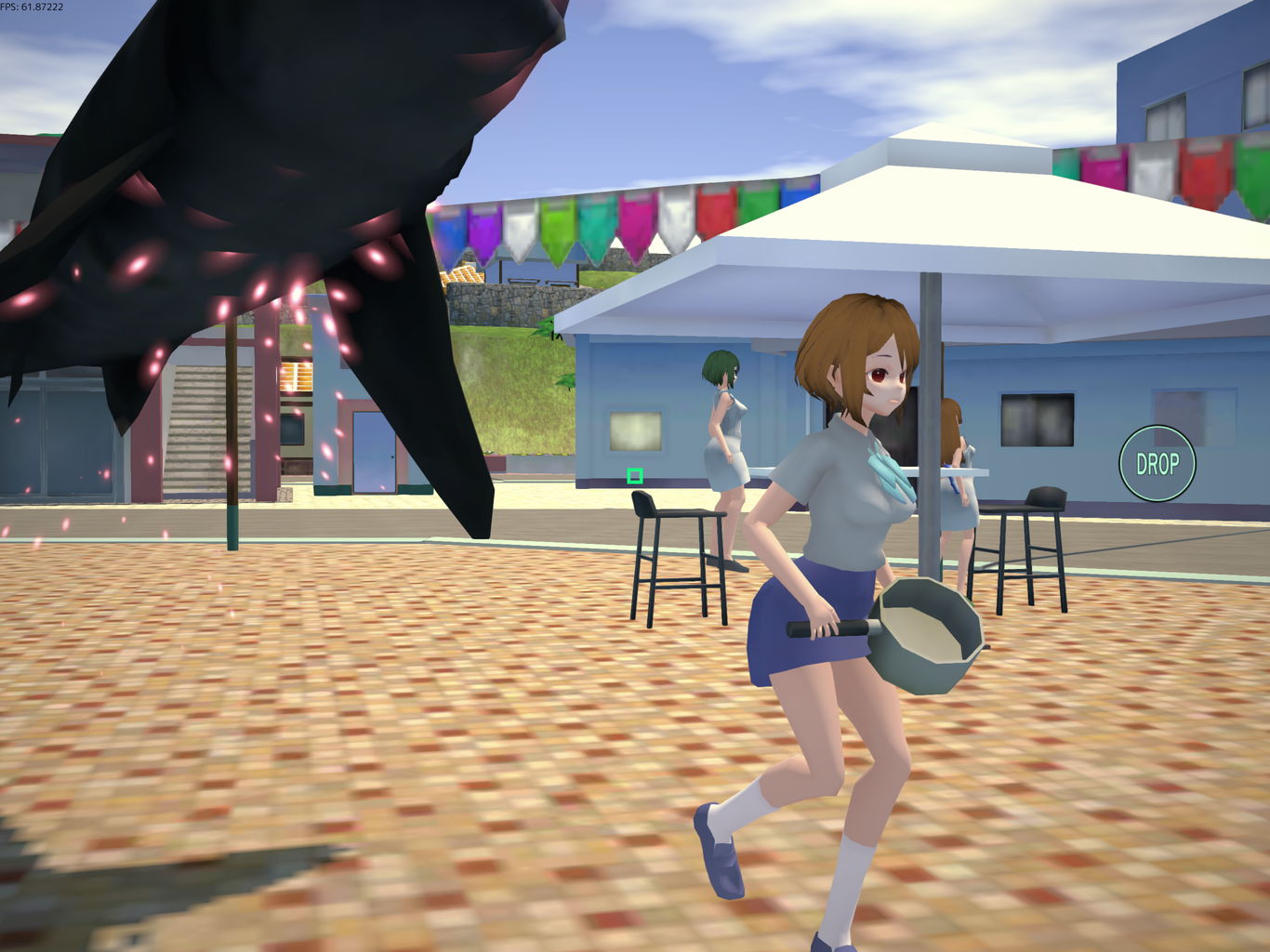Image resolution: width=1270 pixels, height=952 pixels.
Task: Click the FPS counter display
Action: [x=33, y=7]
